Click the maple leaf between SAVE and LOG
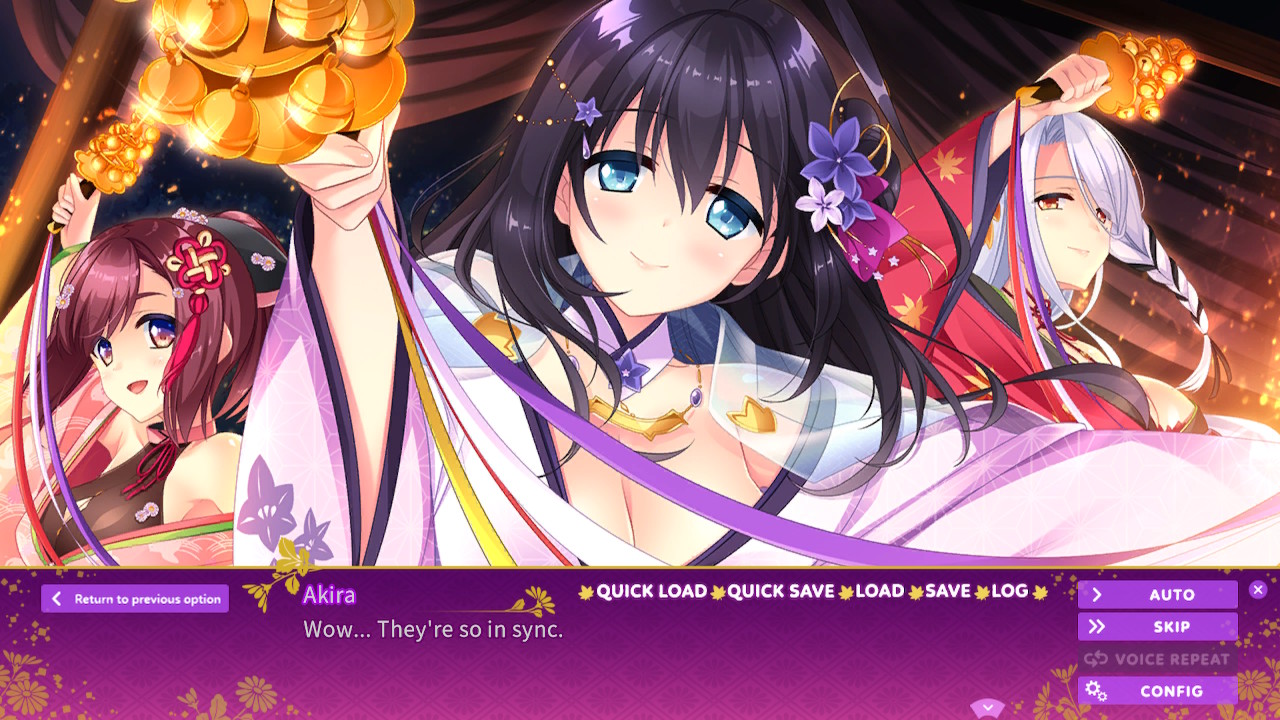1280x720 pixels. coord(979,591)
